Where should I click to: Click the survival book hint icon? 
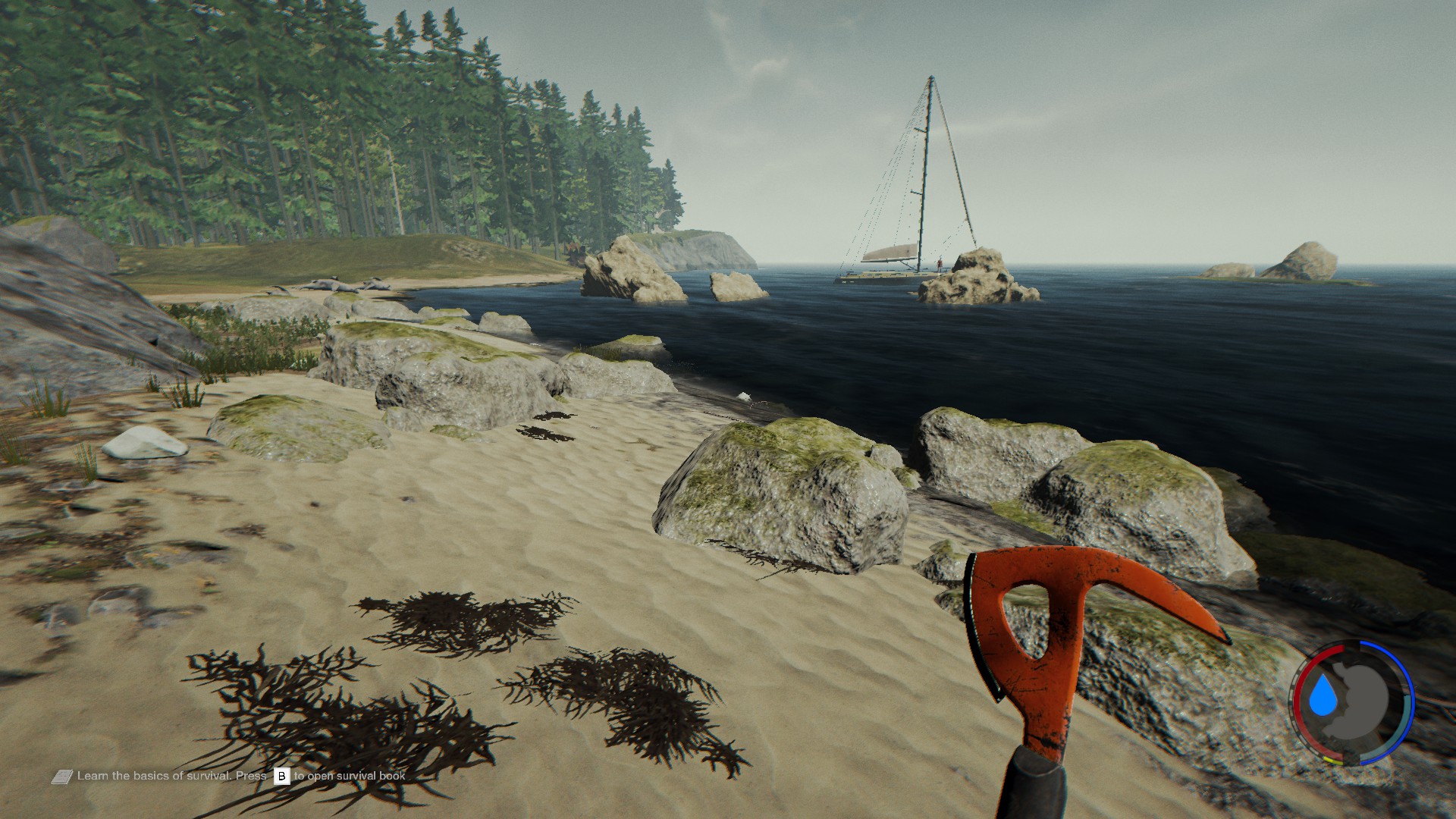click(x=62, y=777)
